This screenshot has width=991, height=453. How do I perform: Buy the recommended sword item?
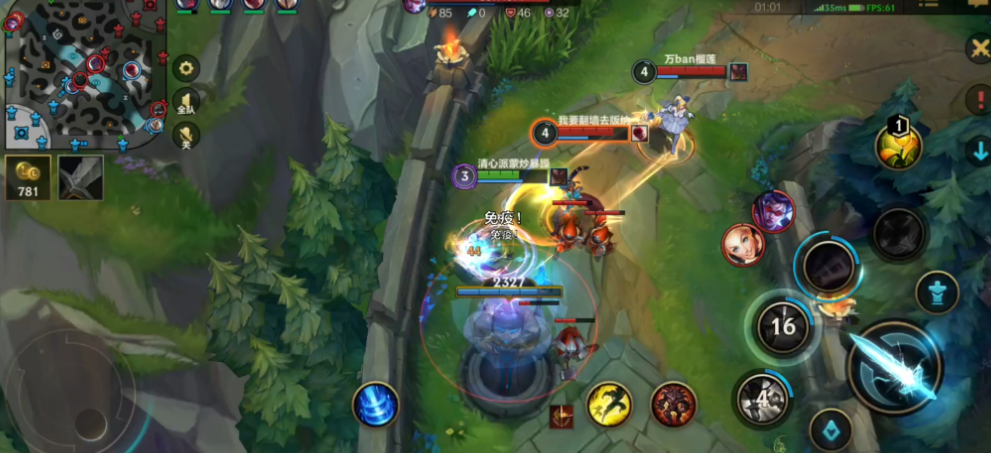coord(80,178)
